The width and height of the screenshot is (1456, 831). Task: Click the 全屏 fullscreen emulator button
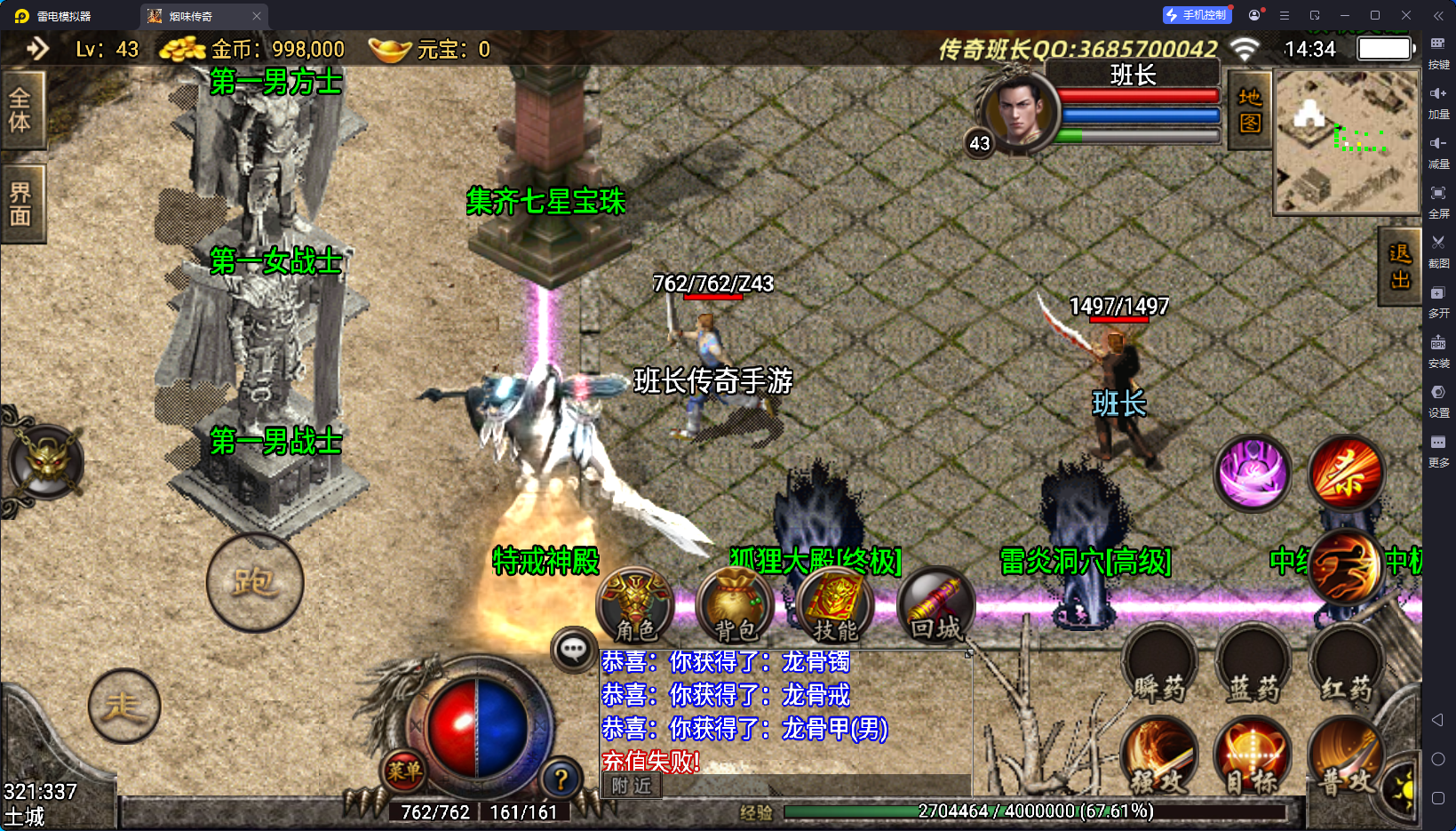(1438, 200)
